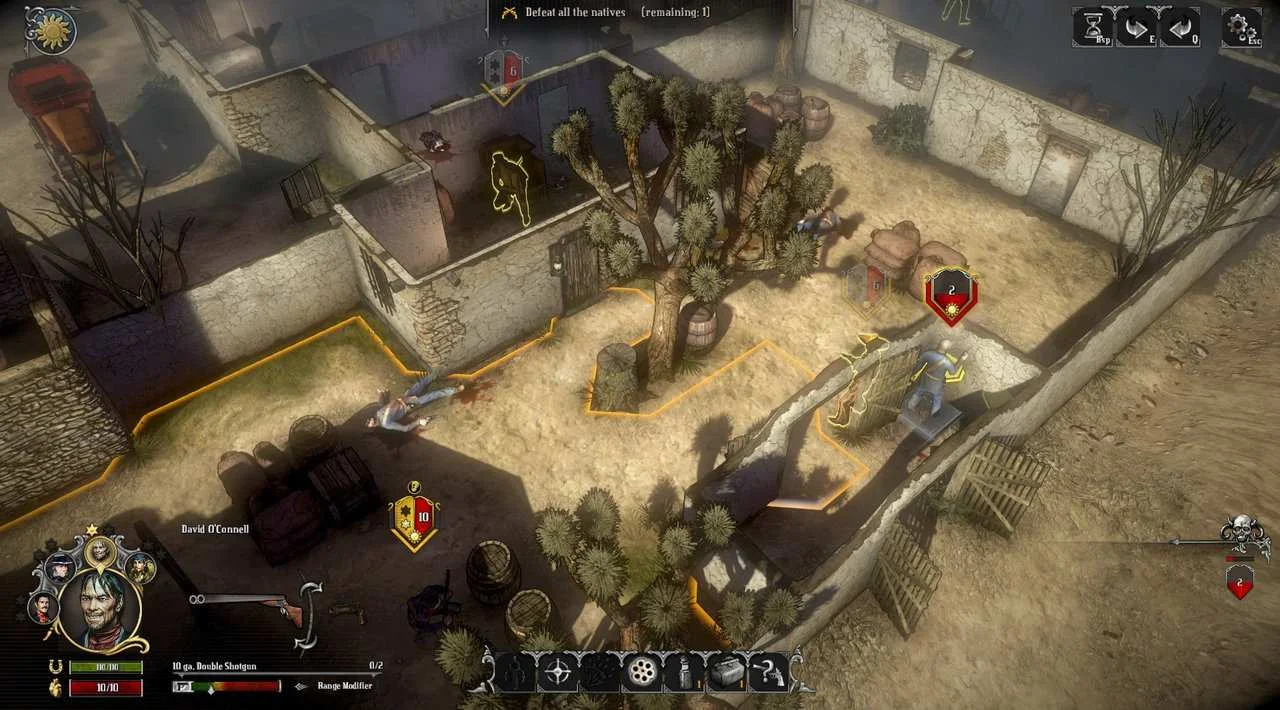This screenshot has height=710, width=1280.
Task: Rotate camera right with the clockwise arrow button
Action: pyautogui.click(x=1137, y=27)
